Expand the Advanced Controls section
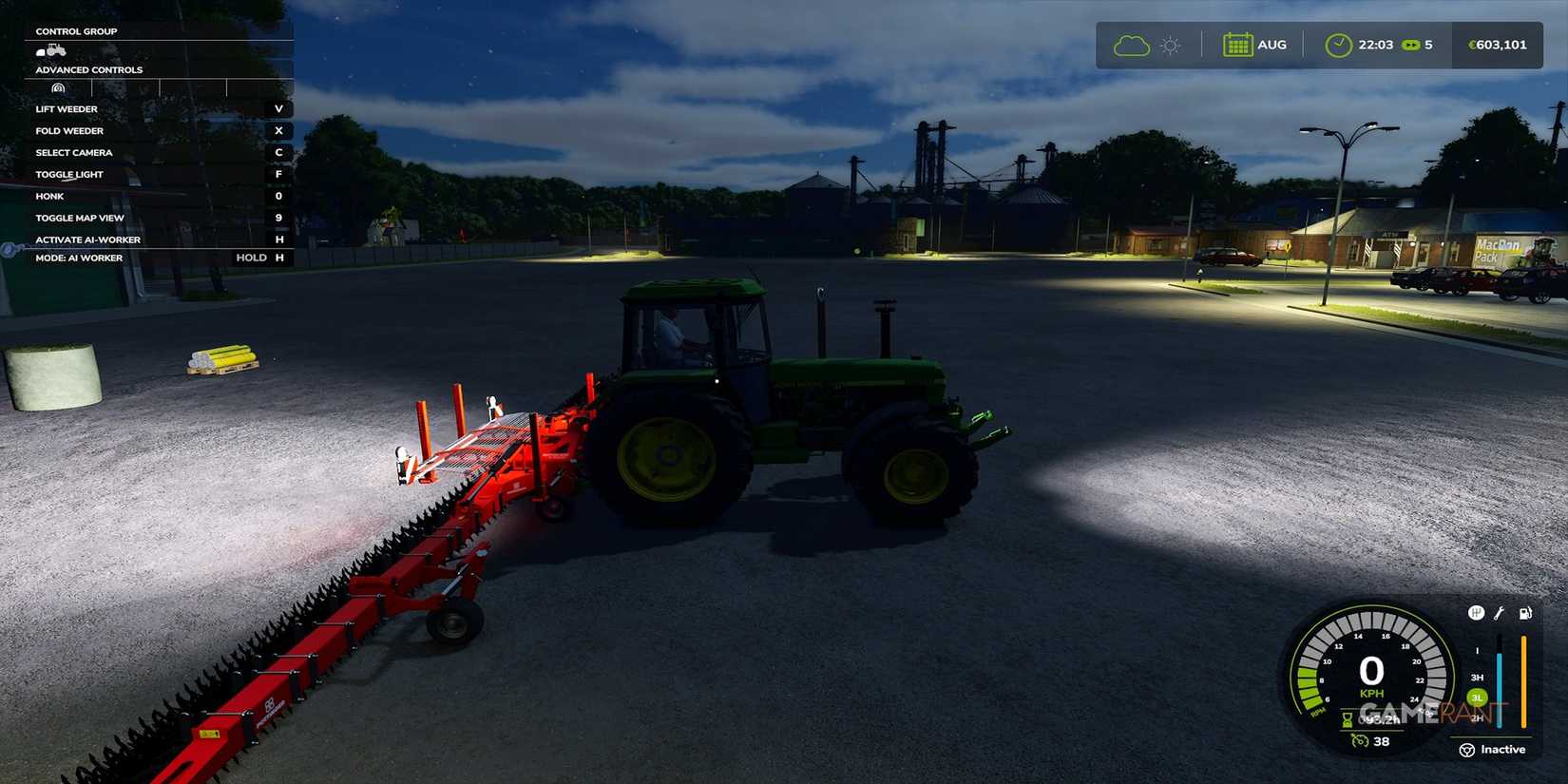 pos(88,69)
